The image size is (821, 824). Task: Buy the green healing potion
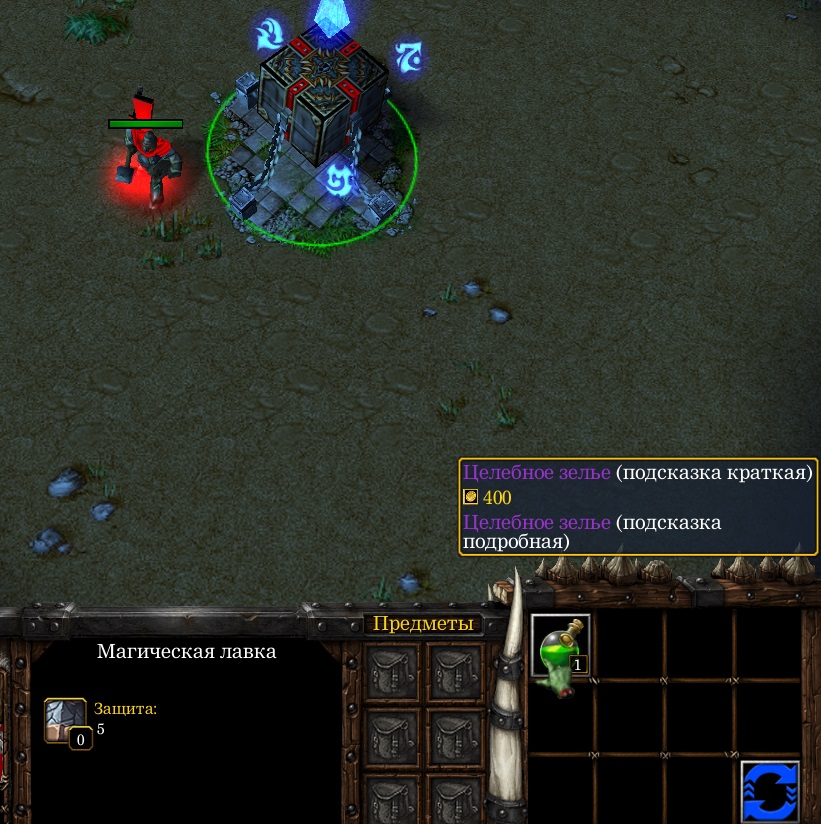560,646
